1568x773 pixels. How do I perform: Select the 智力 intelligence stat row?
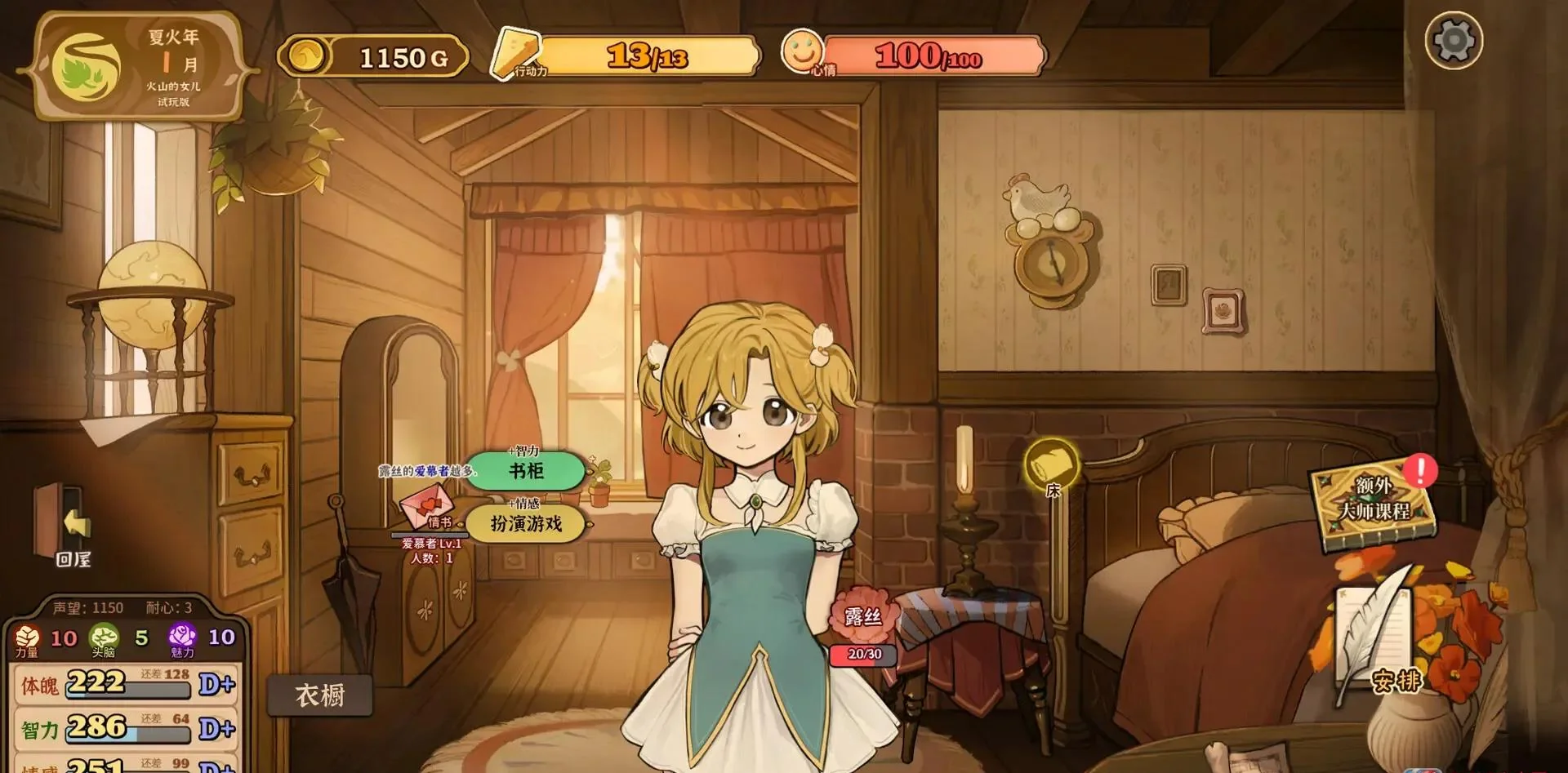[127, 728]
